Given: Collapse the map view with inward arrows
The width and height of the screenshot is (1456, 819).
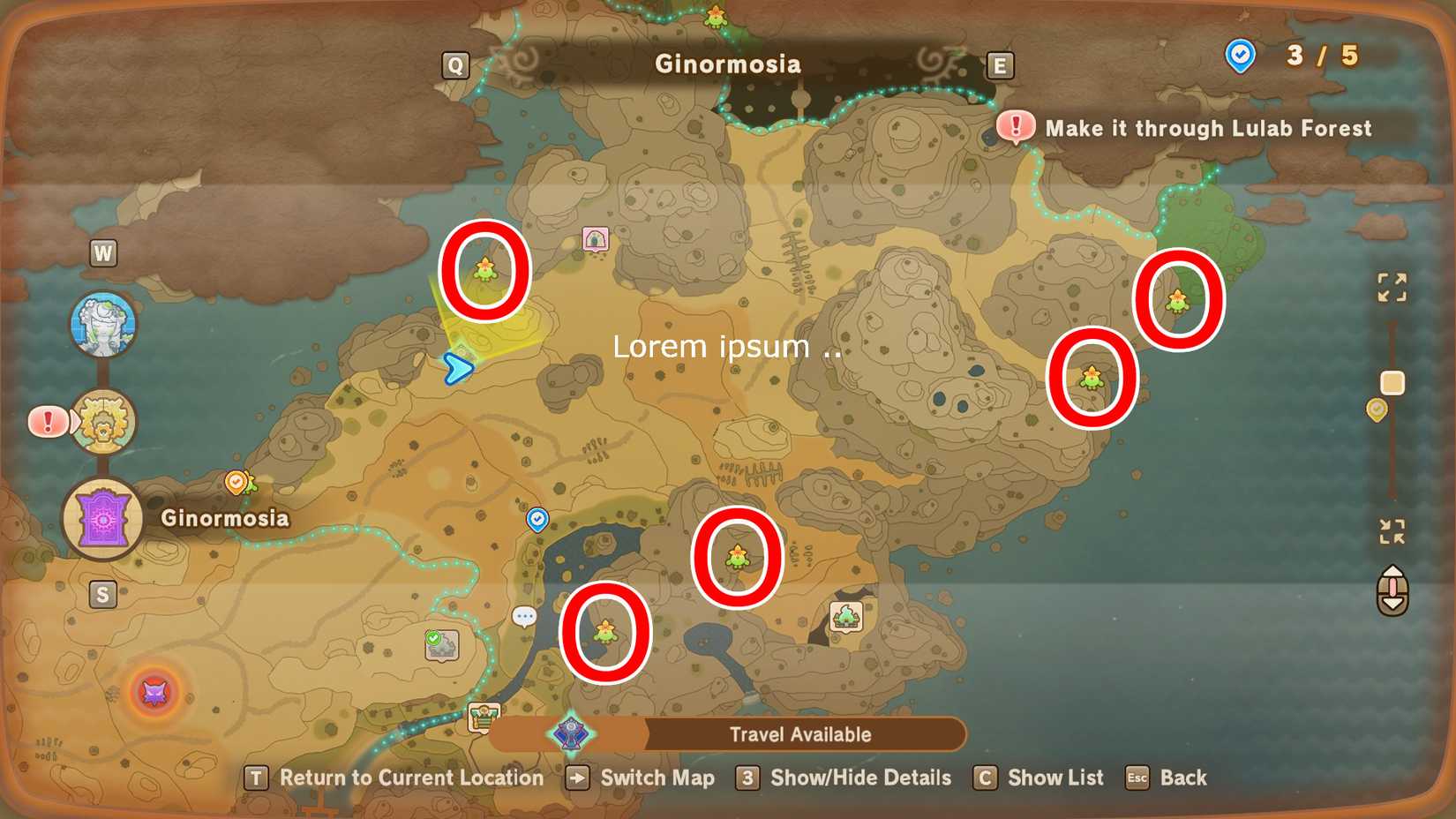Looking at the screenshot, I should (x=1392, y=530).
